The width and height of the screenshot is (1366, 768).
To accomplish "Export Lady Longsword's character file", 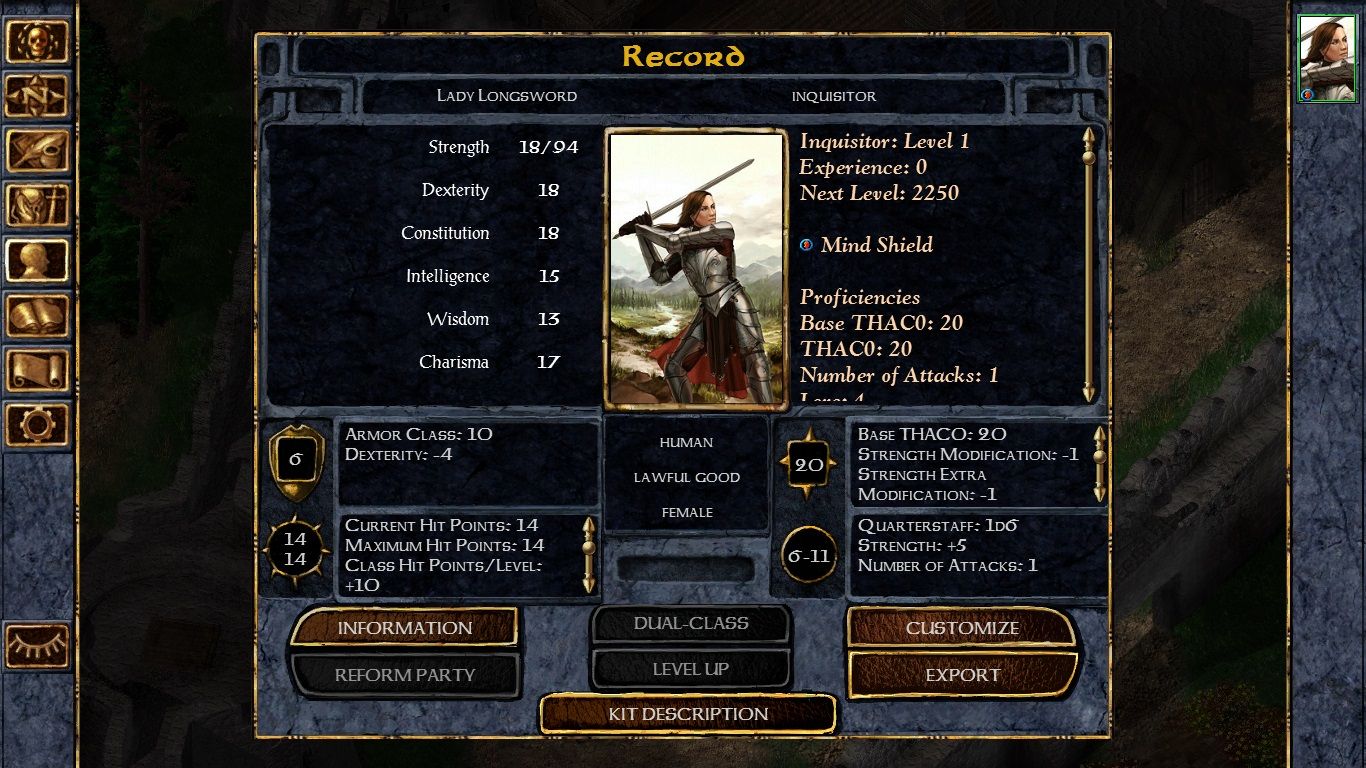I will [963, 674].
